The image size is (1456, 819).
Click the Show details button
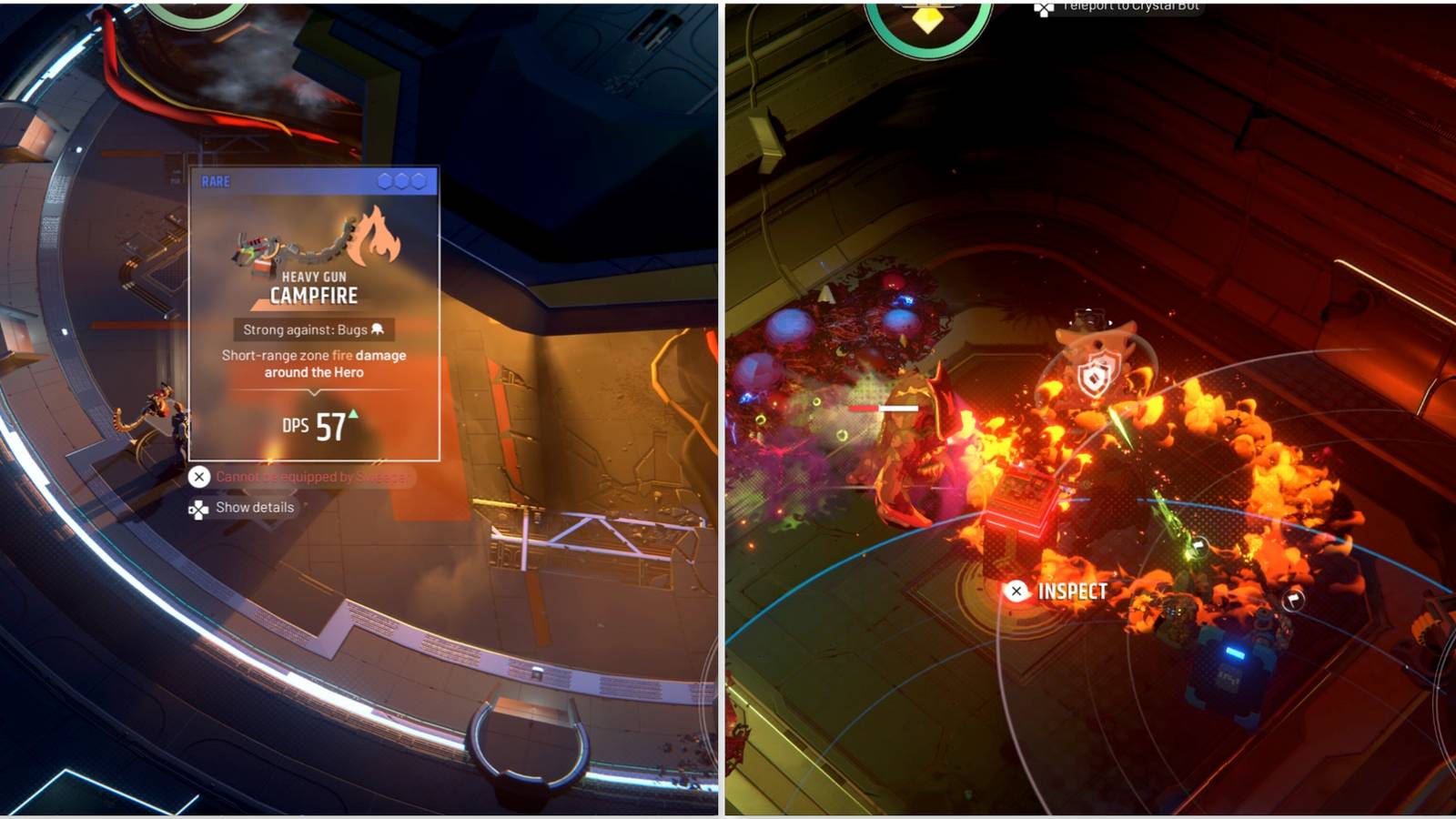[254, 508]
